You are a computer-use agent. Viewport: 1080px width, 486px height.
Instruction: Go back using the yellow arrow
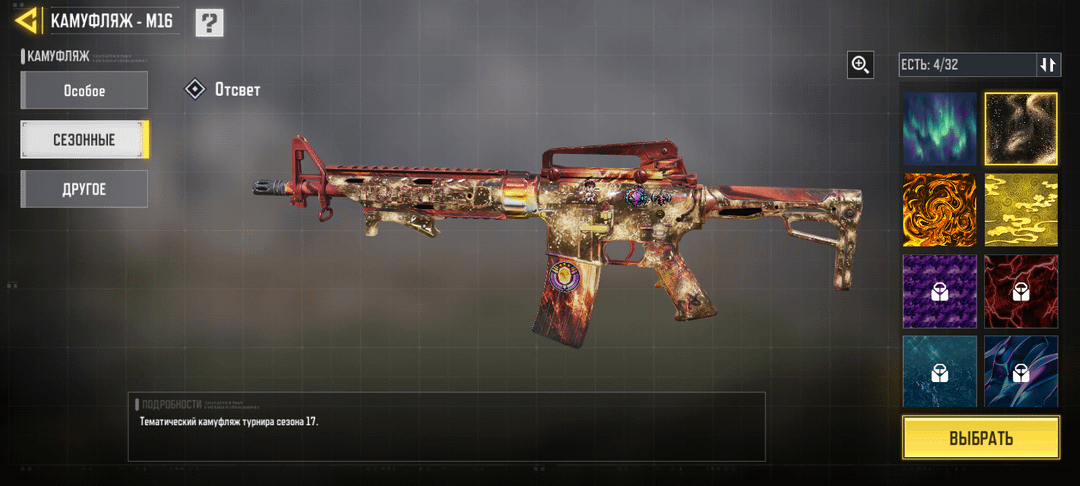click(28, 20)
